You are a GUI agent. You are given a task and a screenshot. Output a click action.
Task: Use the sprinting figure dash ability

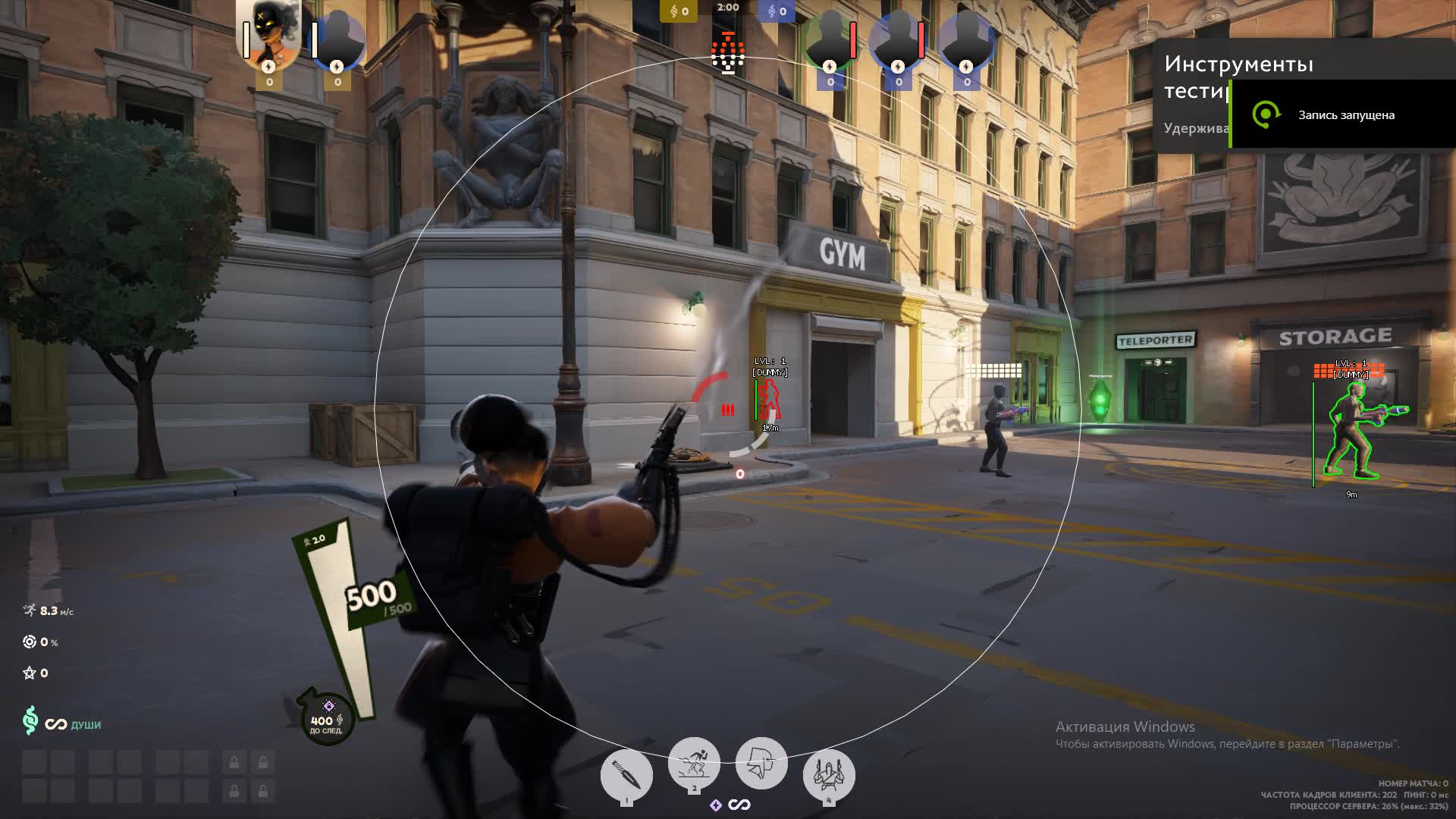pos(693,762)
